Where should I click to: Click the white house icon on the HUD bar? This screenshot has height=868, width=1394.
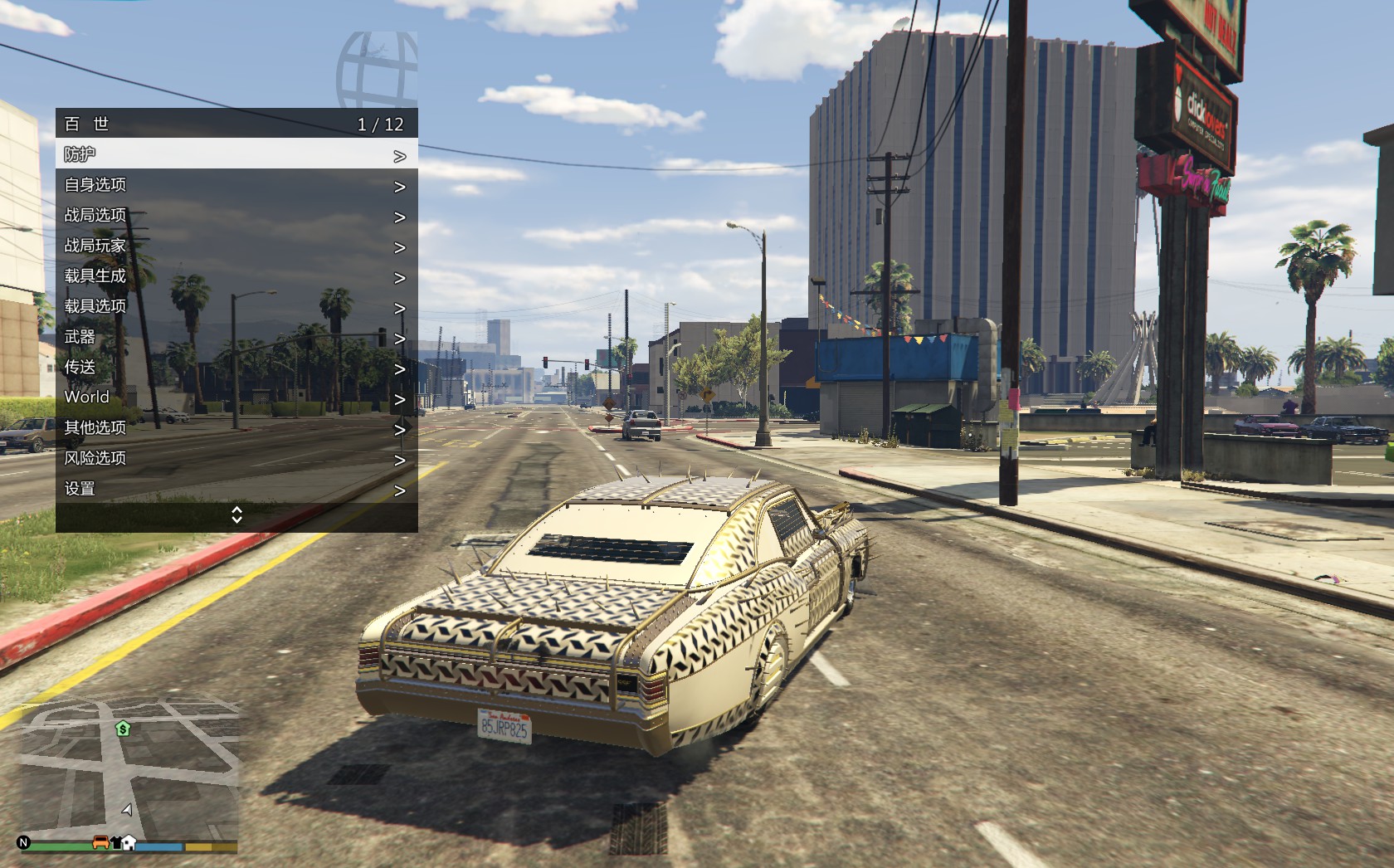pos(129,843)
